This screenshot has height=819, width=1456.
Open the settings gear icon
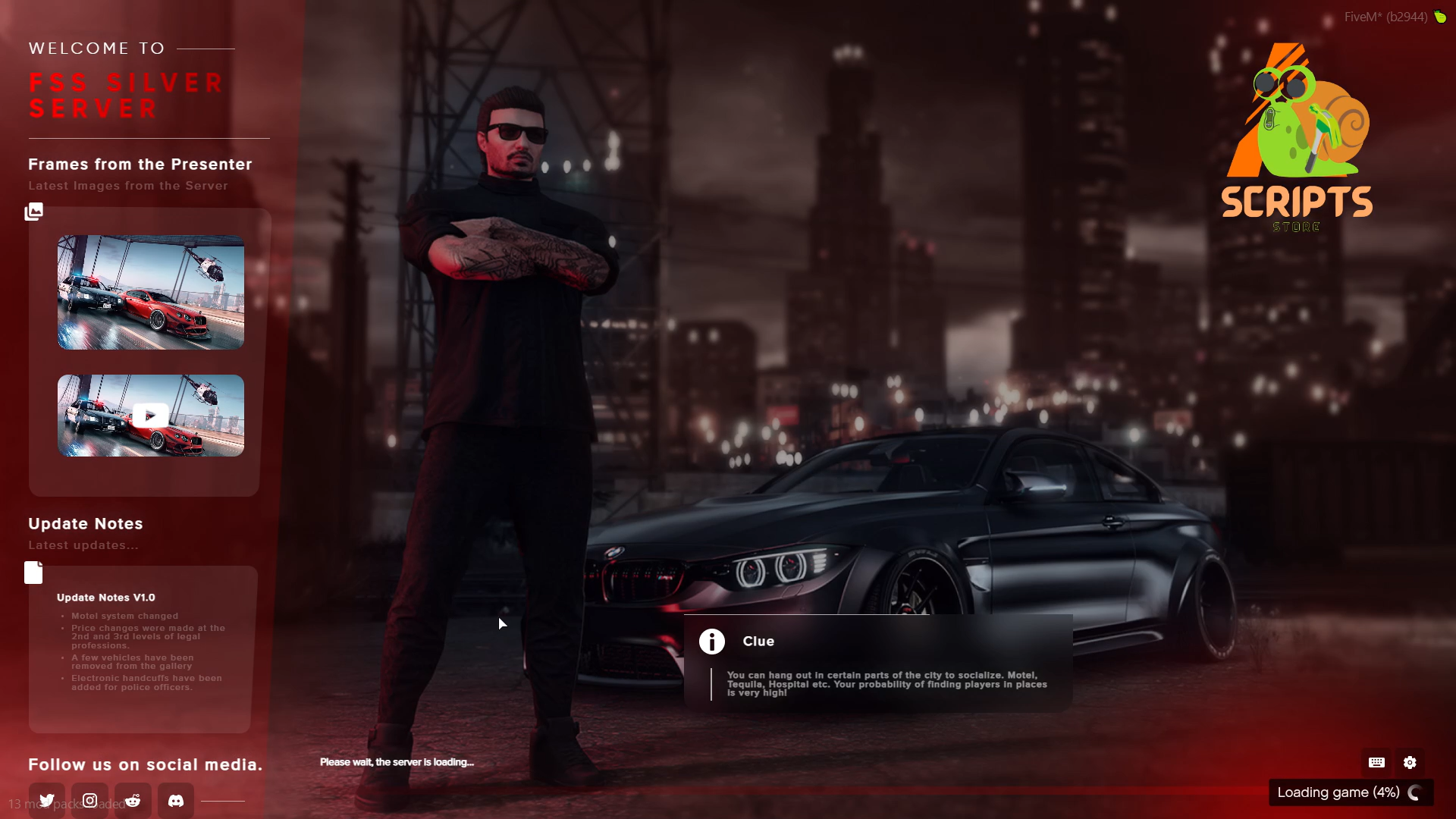(x=1410, y=763)
